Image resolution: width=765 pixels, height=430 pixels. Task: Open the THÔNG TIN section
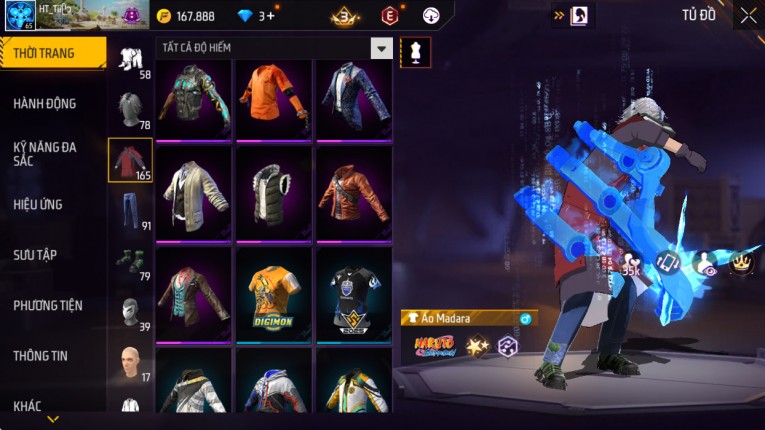(41, 355)
